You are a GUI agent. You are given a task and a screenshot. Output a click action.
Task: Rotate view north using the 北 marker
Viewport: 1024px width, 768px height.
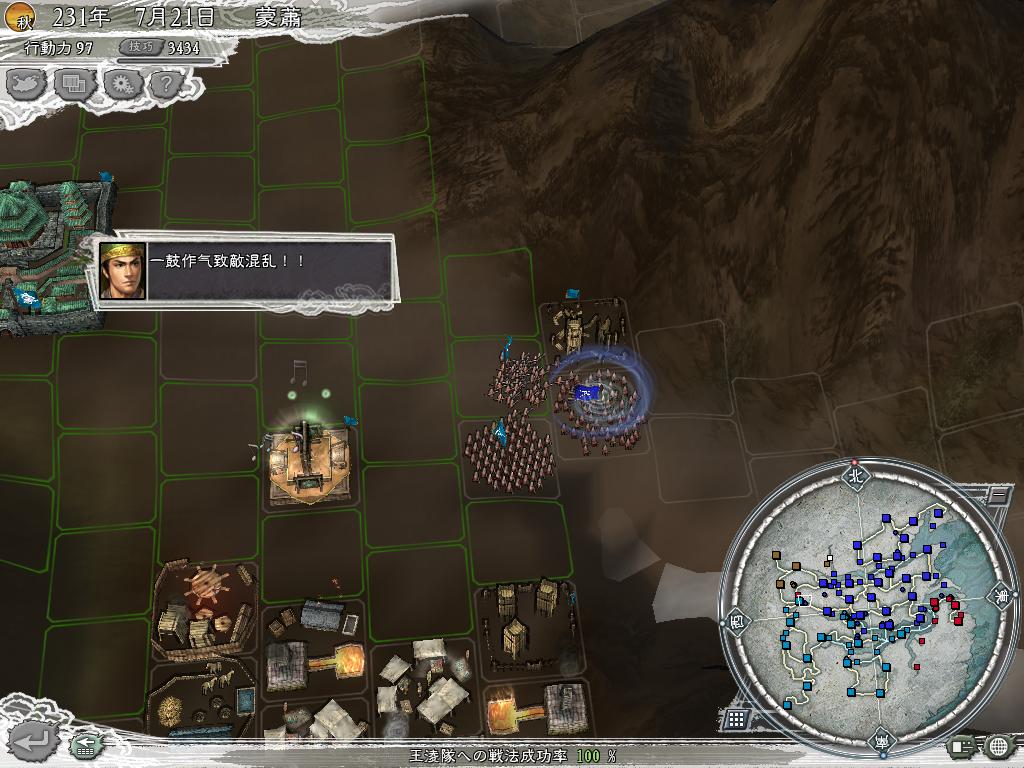(855, 476)
